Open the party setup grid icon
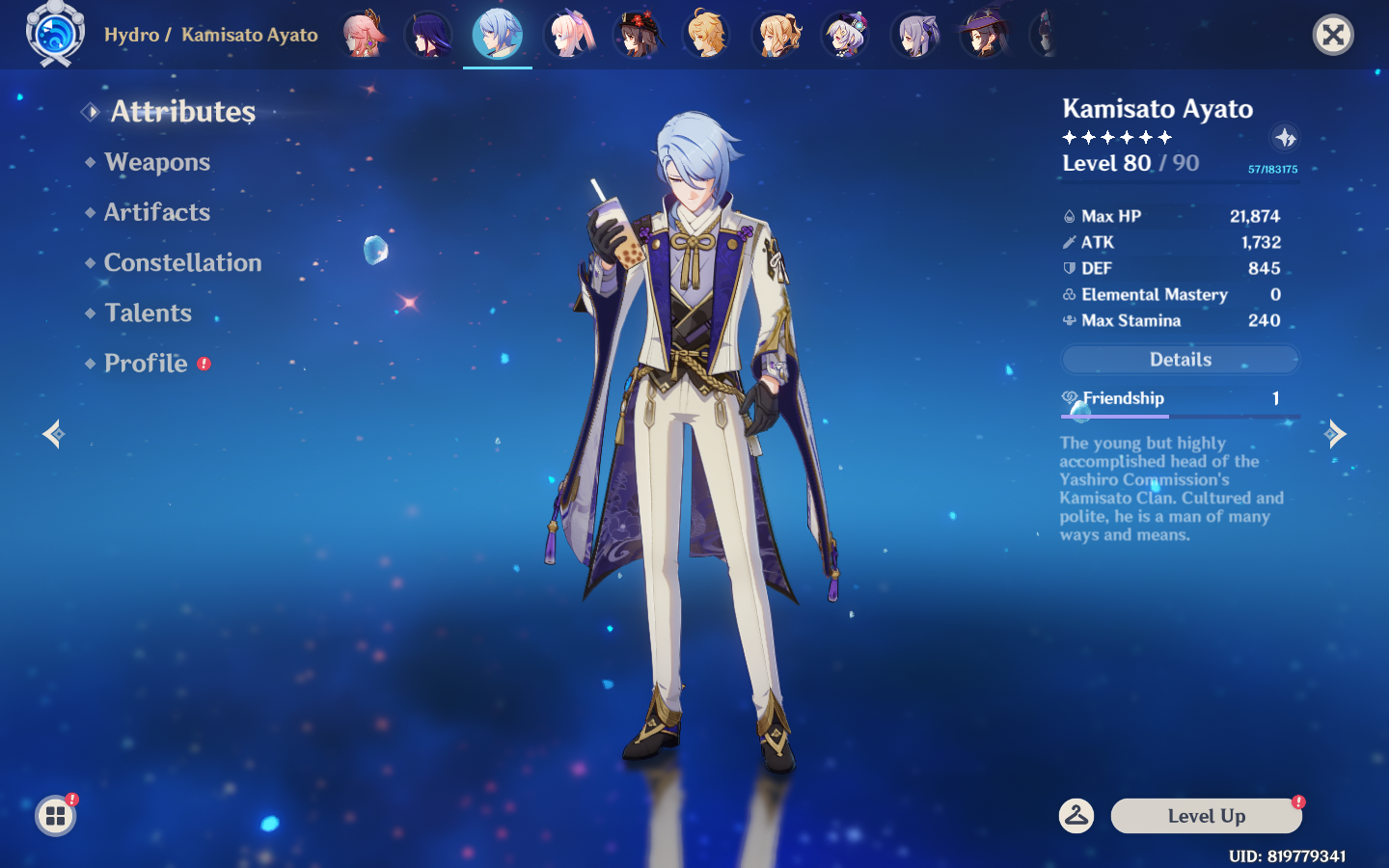This screenshot has height=868, width=1389. point(55,816)
